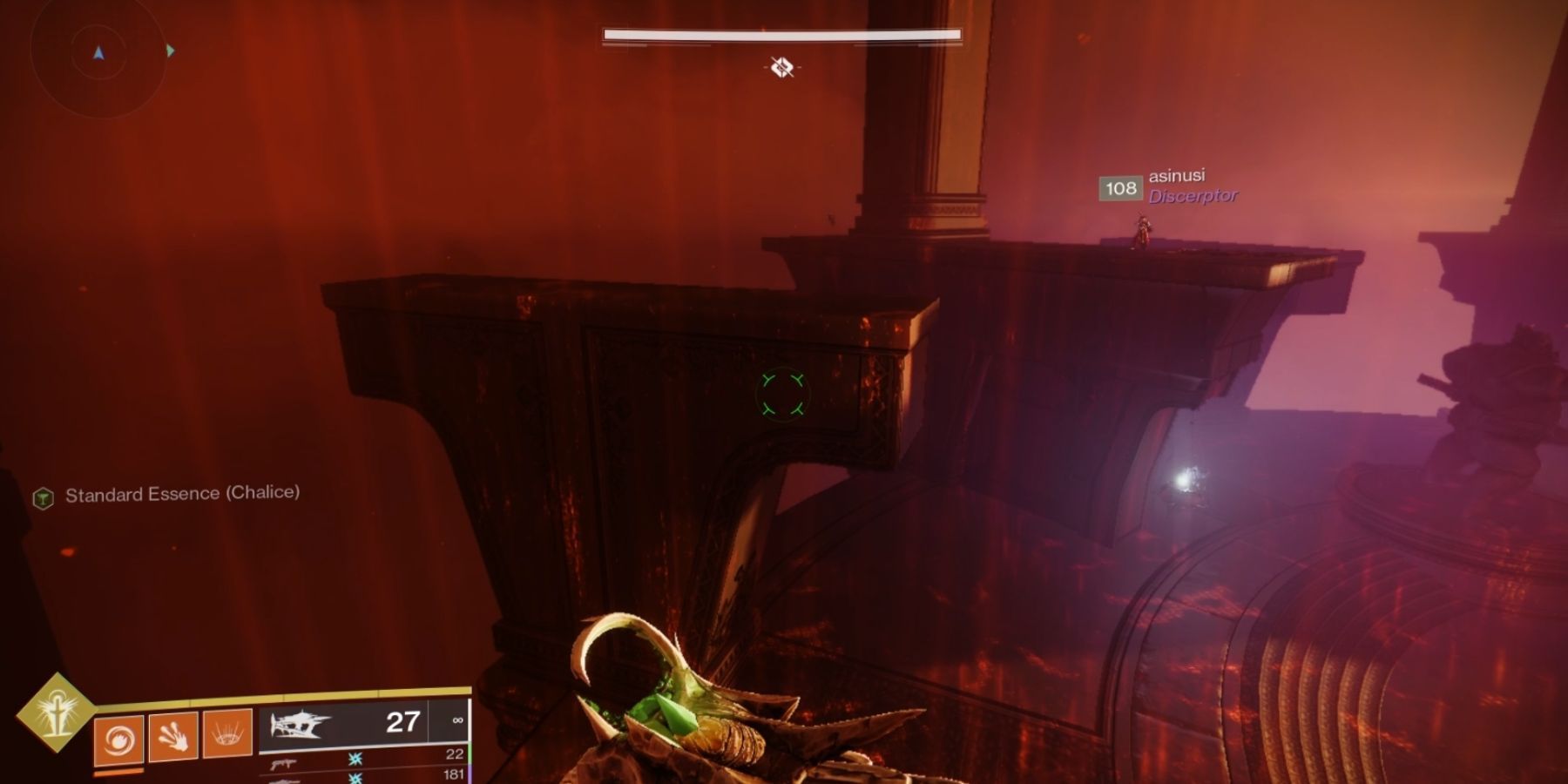Click the asinusi player nameplate

tap(1178, 176)
